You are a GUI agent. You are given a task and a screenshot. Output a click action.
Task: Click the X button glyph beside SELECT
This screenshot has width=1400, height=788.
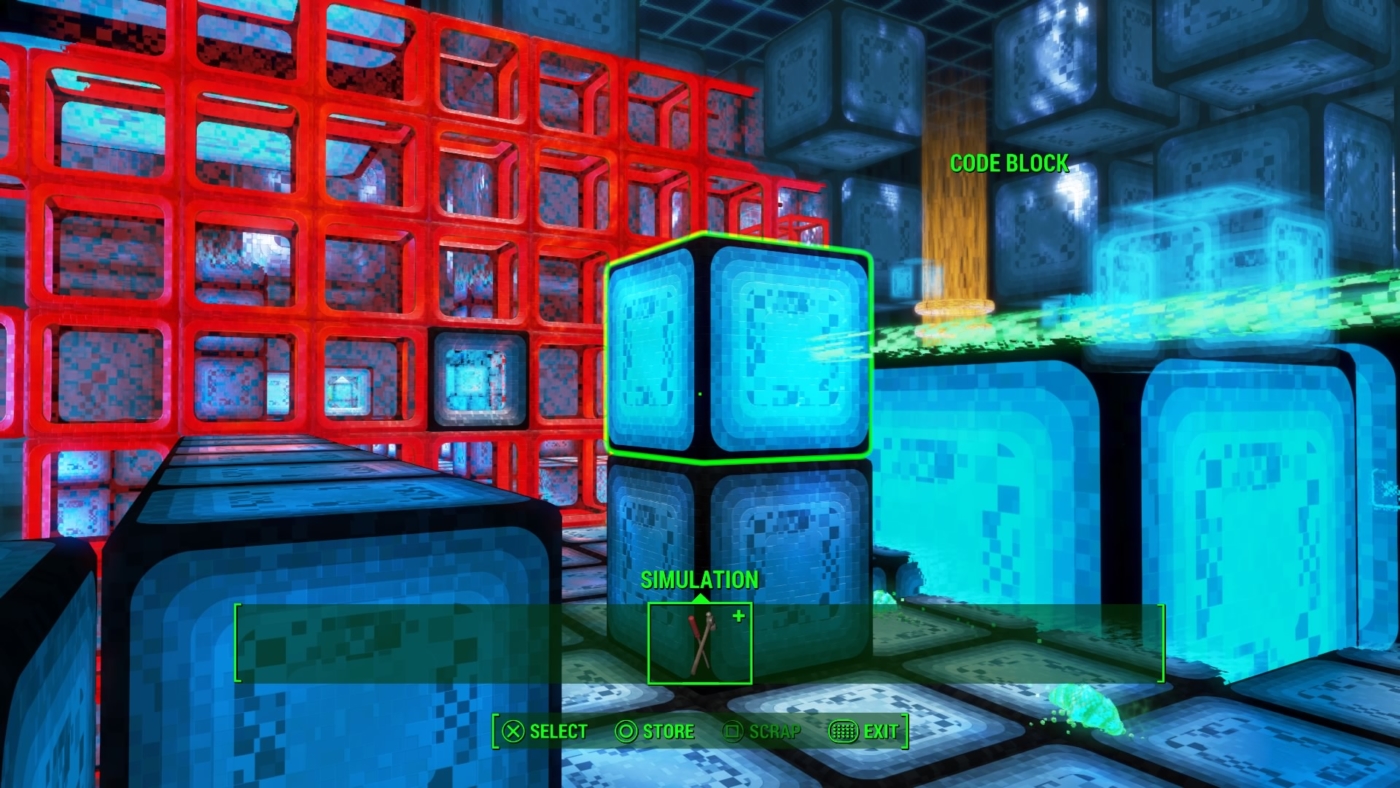click(511, 731)
